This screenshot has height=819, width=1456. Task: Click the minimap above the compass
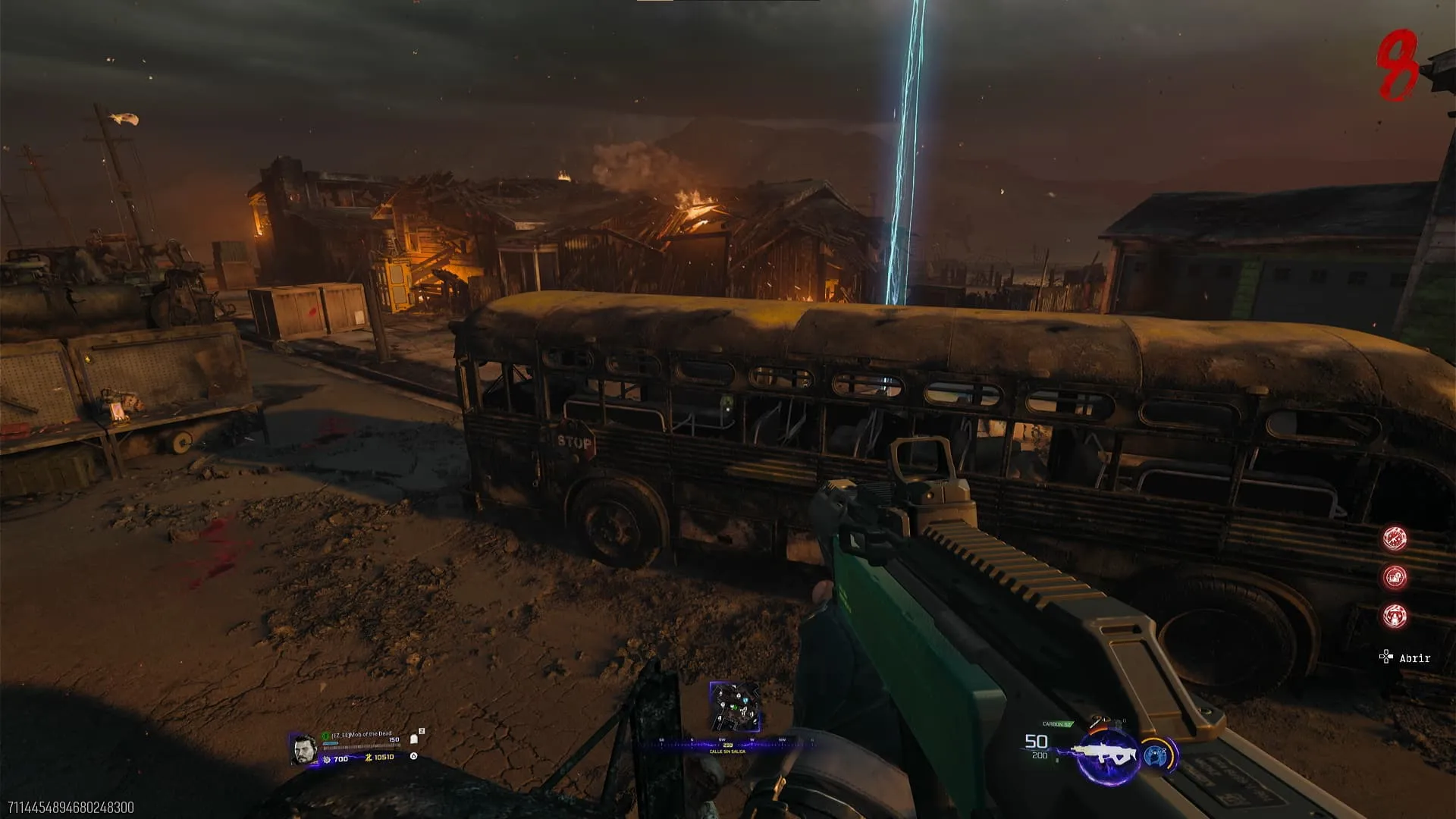[x=733, y=706]
